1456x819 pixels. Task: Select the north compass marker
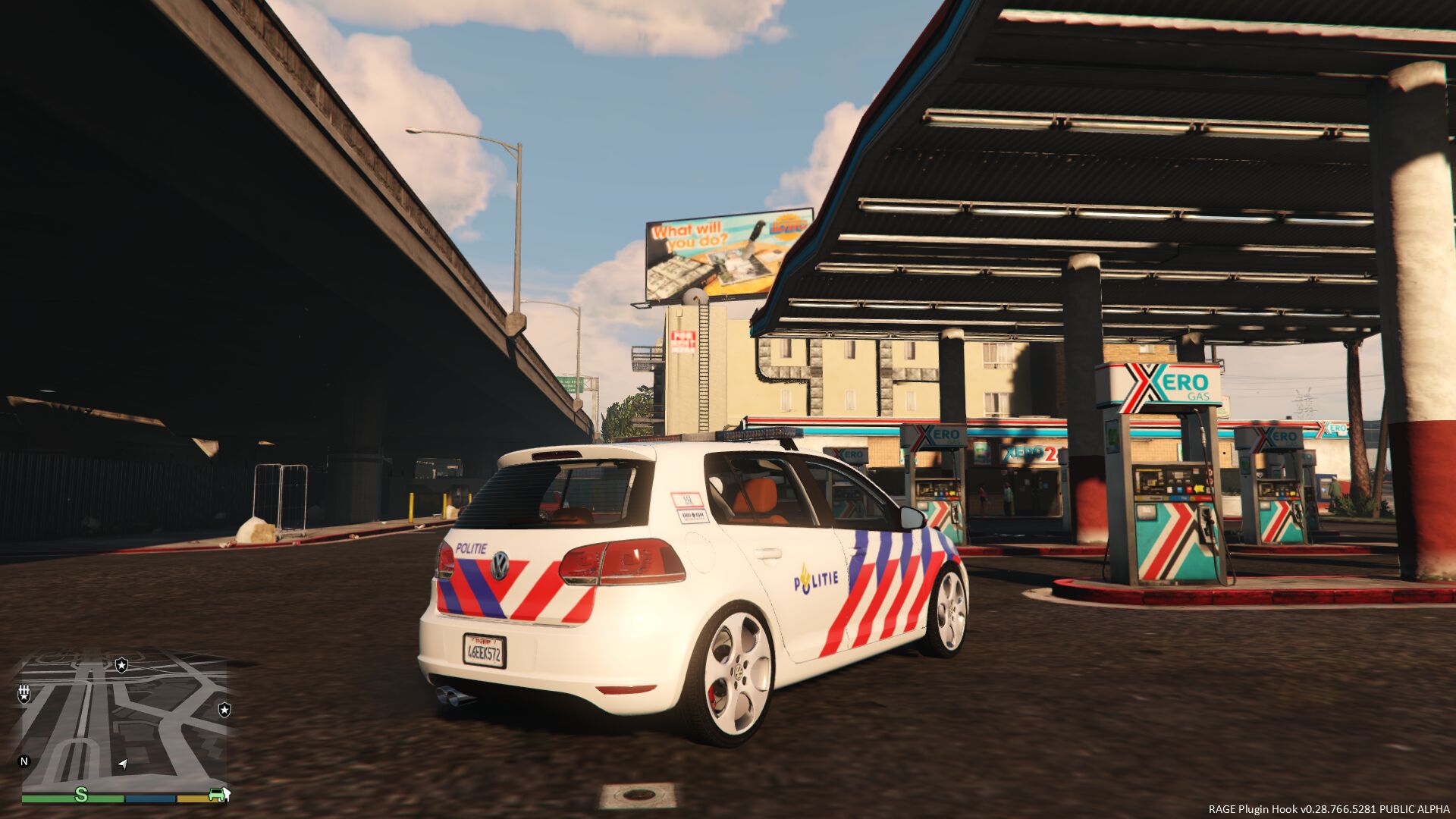[24, 761]
